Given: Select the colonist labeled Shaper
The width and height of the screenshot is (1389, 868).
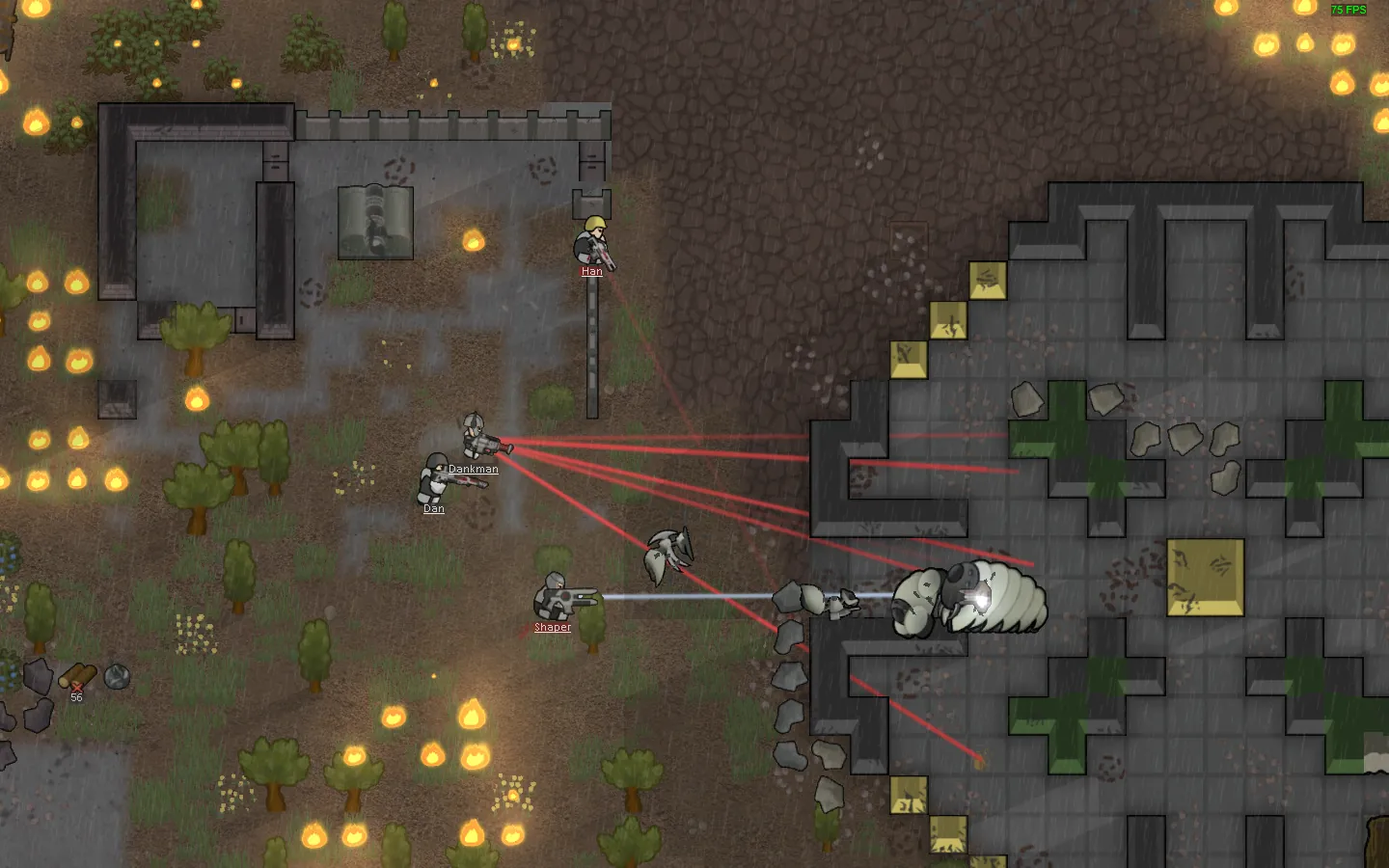Looking at the screenshot, I should [x=555, y=596].
